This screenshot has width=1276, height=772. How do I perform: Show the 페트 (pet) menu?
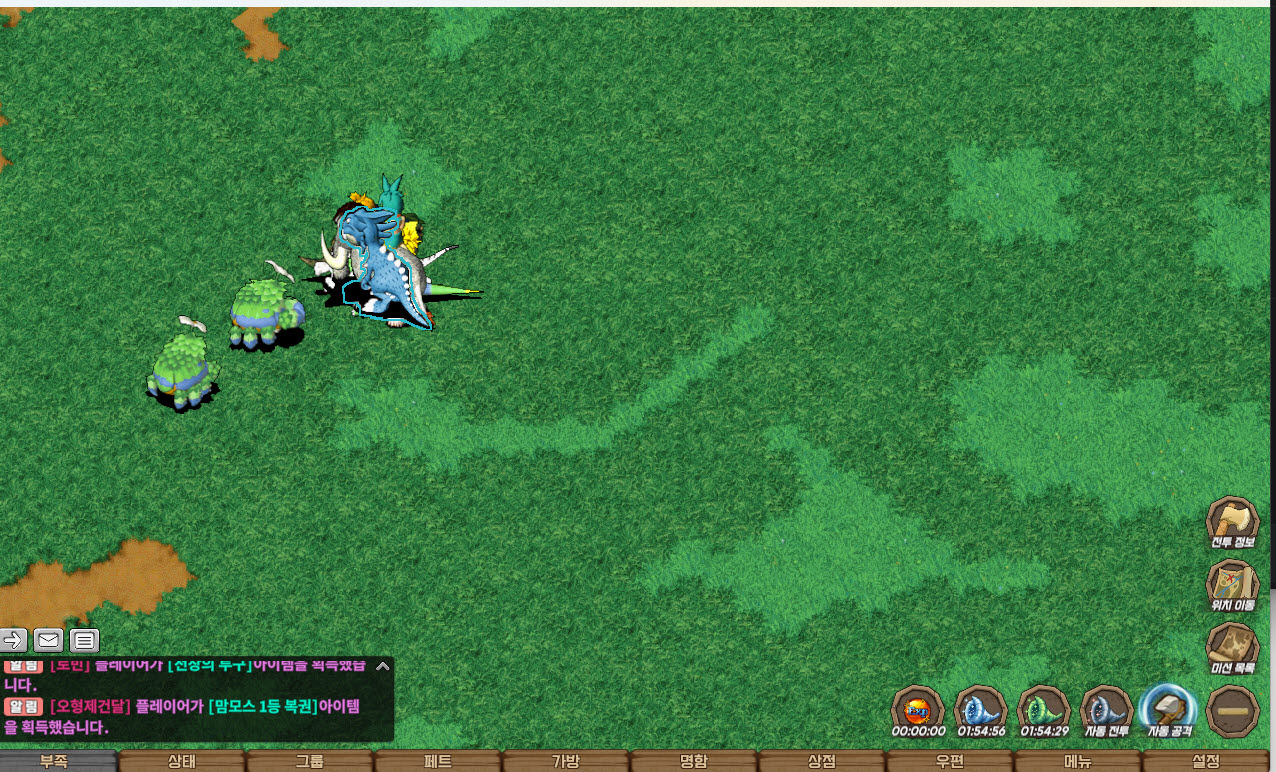[437, 761]
